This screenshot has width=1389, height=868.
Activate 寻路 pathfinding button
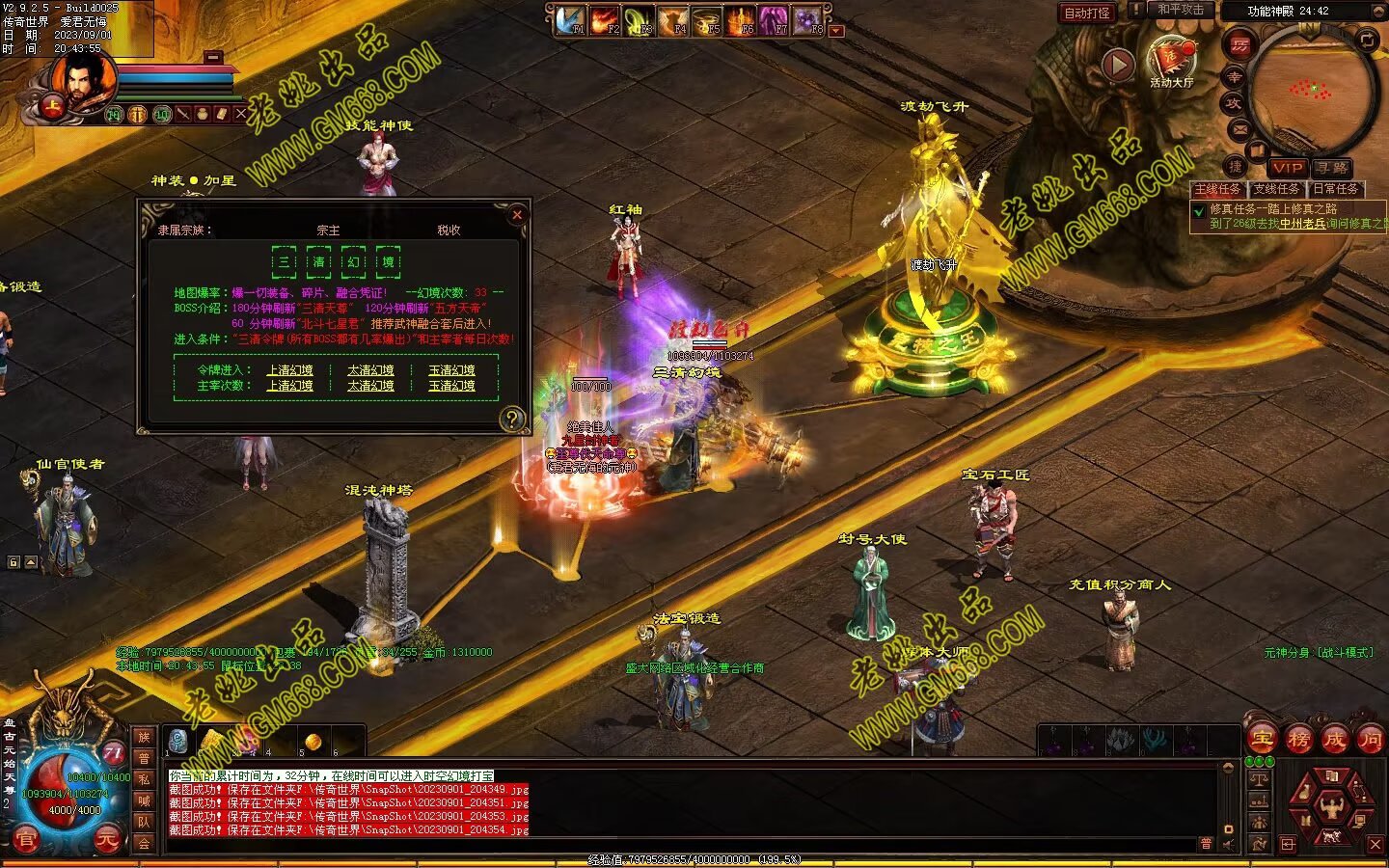click(x=1331, y=168)
